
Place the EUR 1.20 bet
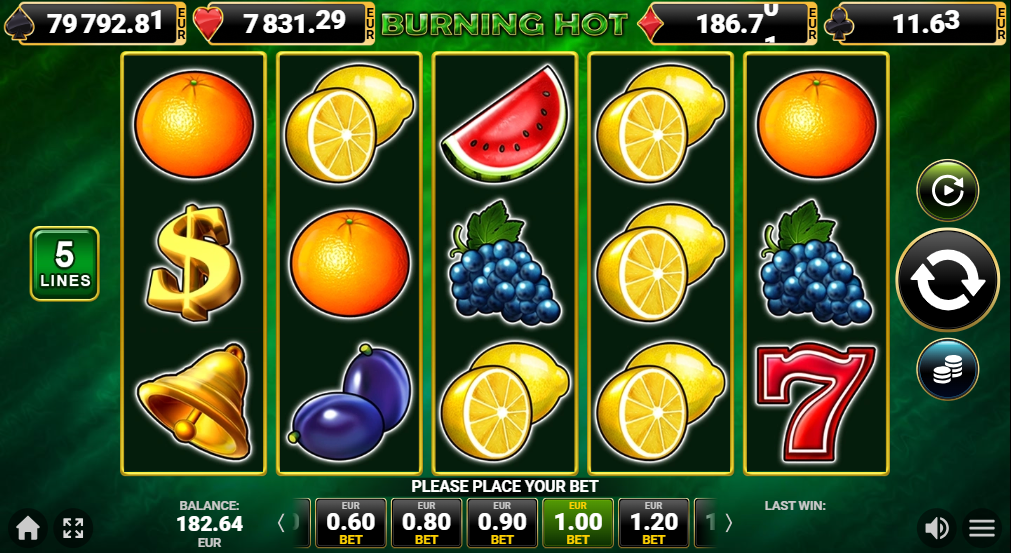654,523
